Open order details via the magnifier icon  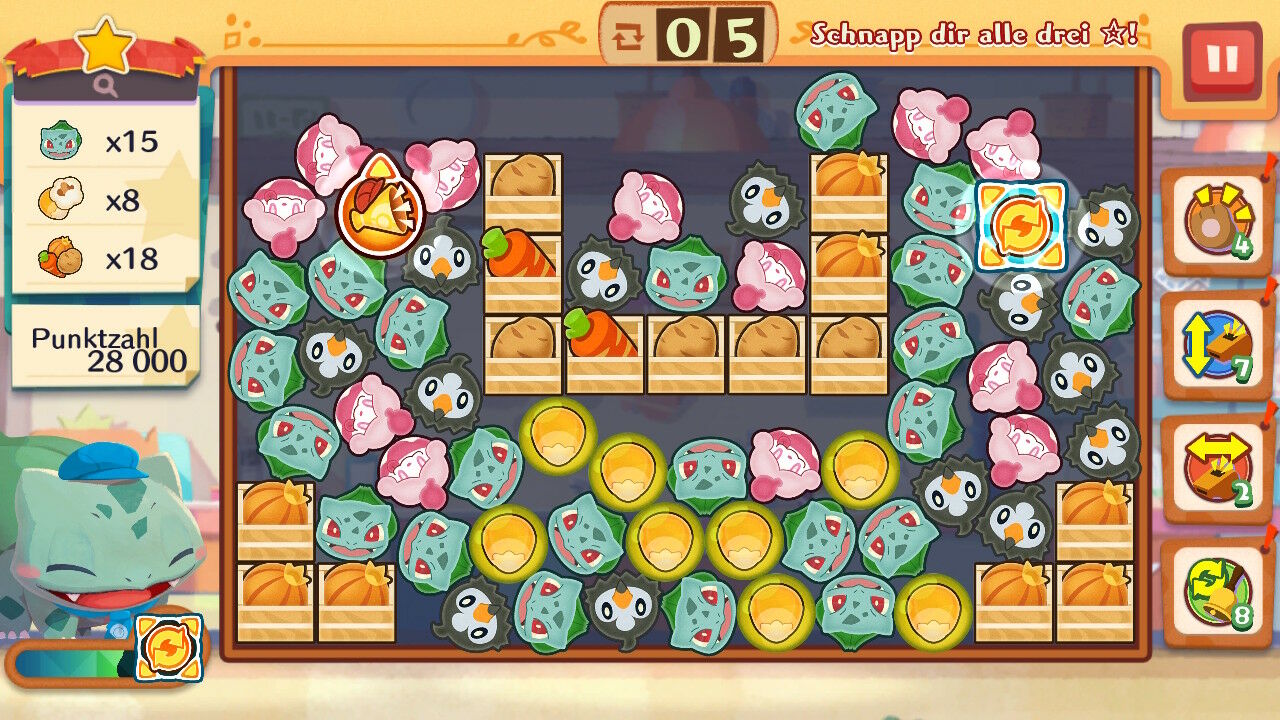click(x=106, y=87)
